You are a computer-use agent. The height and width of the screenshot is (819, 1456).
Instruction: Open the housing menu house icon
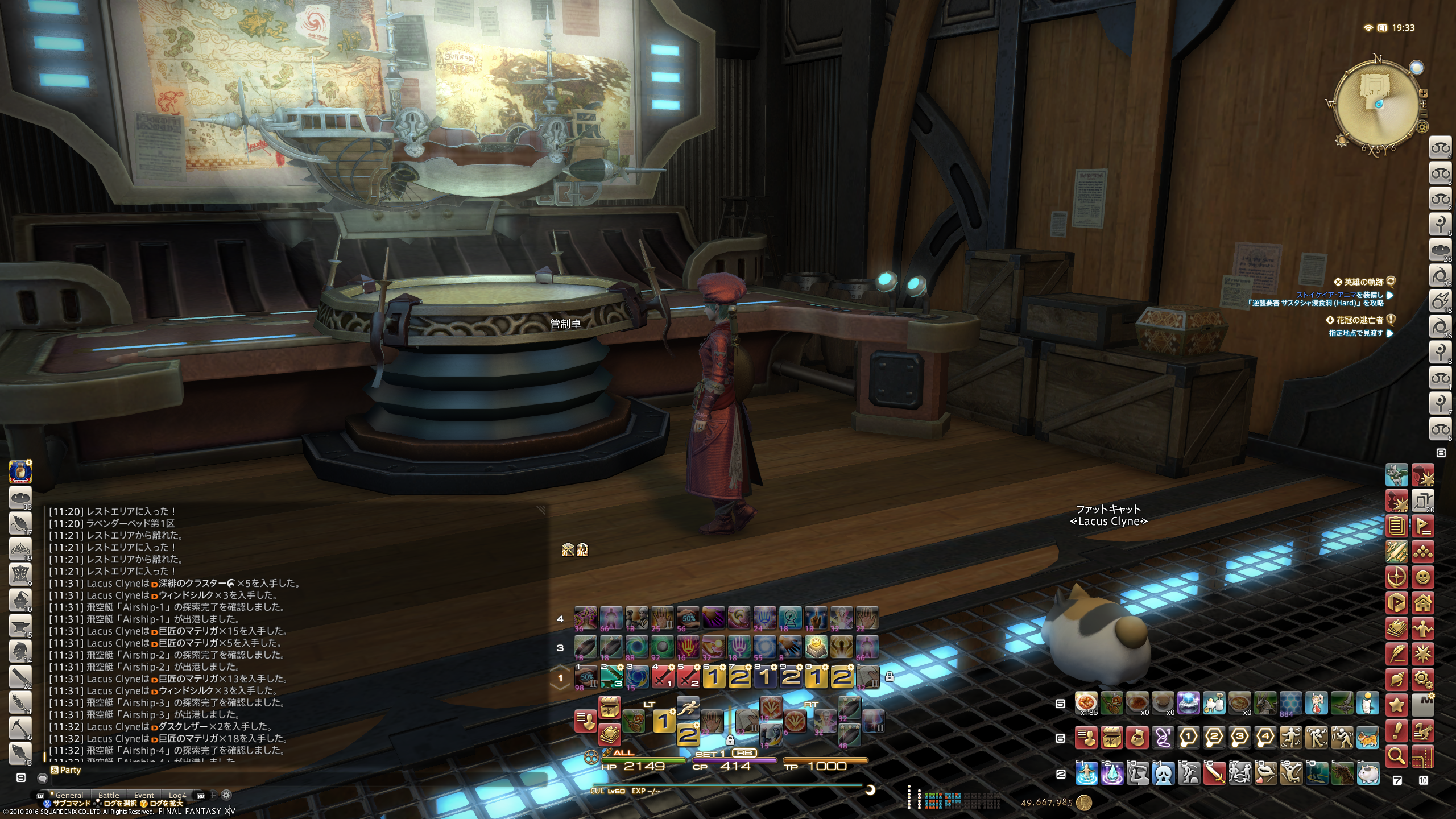1422,602
